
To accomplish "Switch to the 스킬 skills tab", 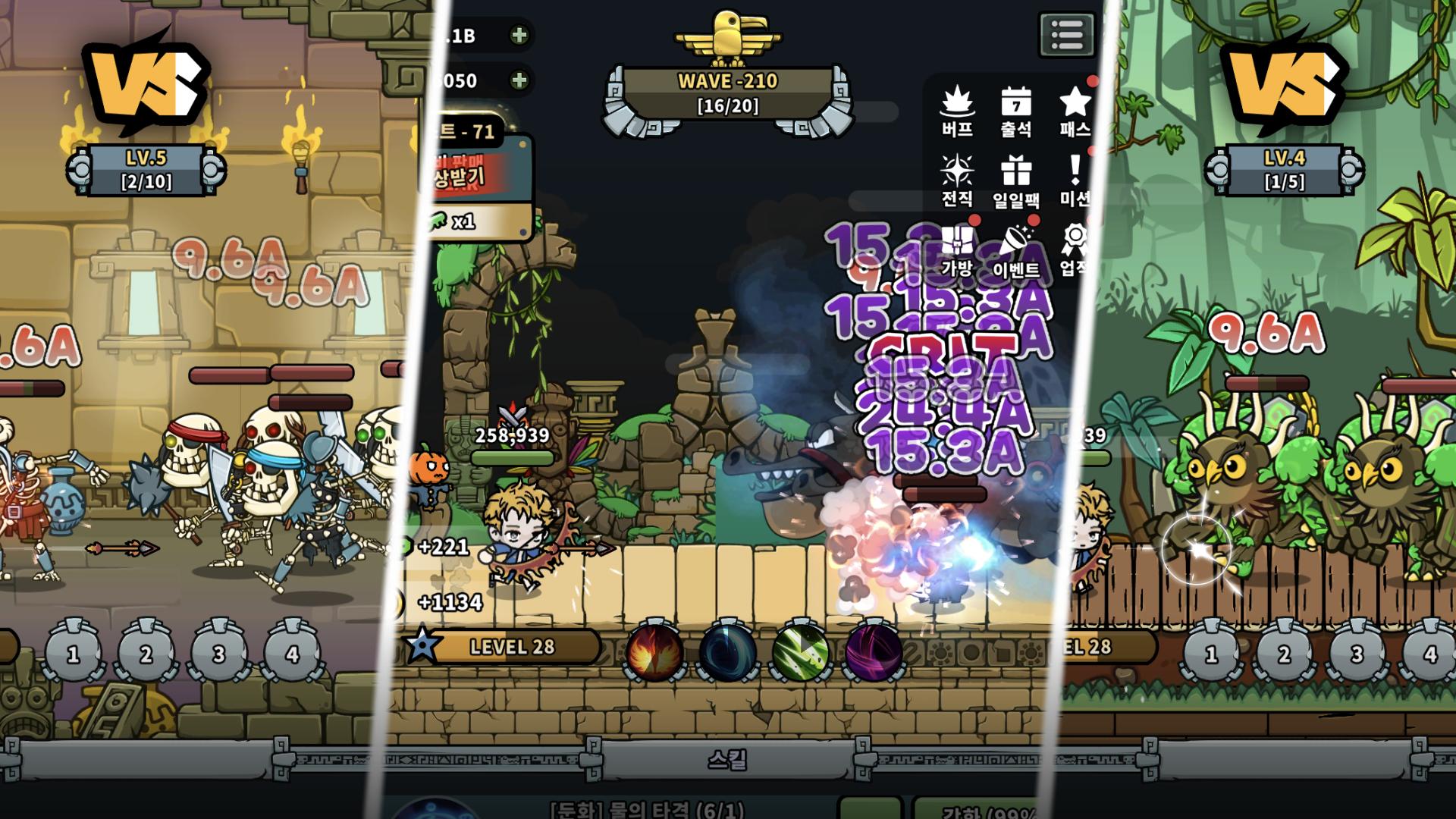I will (x=727, y=760).
